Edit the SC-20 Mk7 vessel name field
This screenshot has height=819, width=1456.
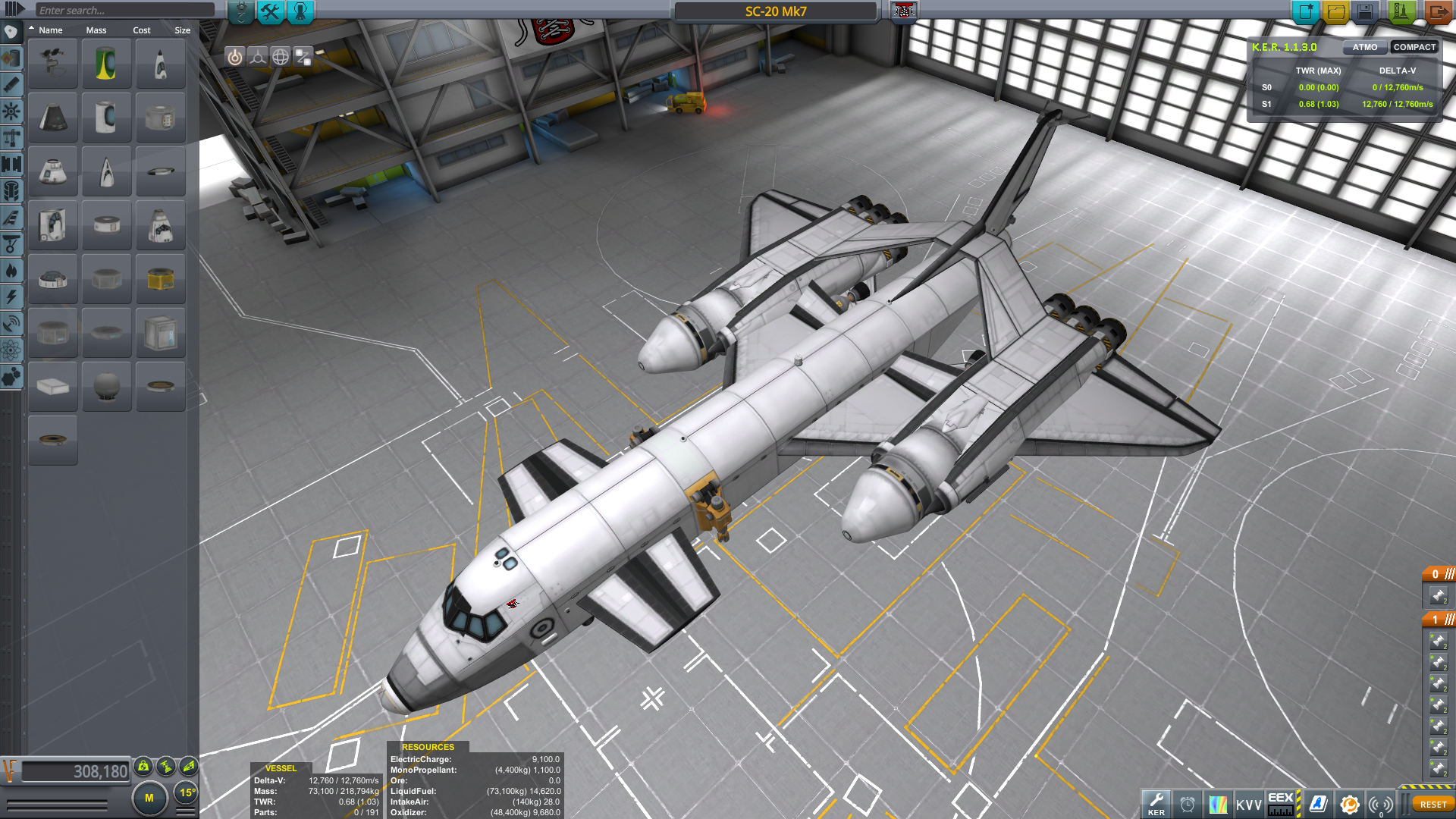775,11
